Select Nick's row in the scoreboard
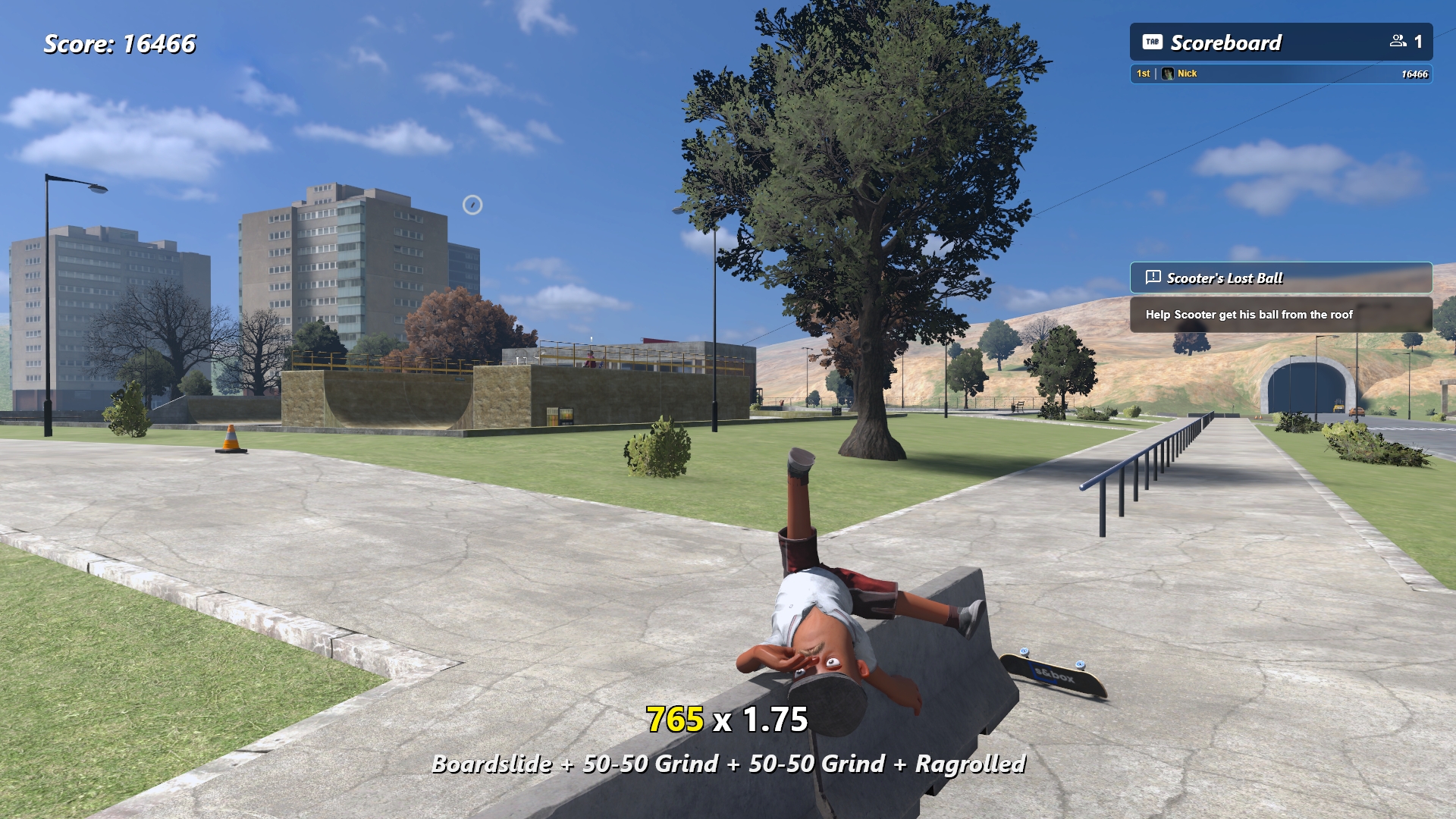This screenshot has width=1456, height=819. tap(1280, 74)
